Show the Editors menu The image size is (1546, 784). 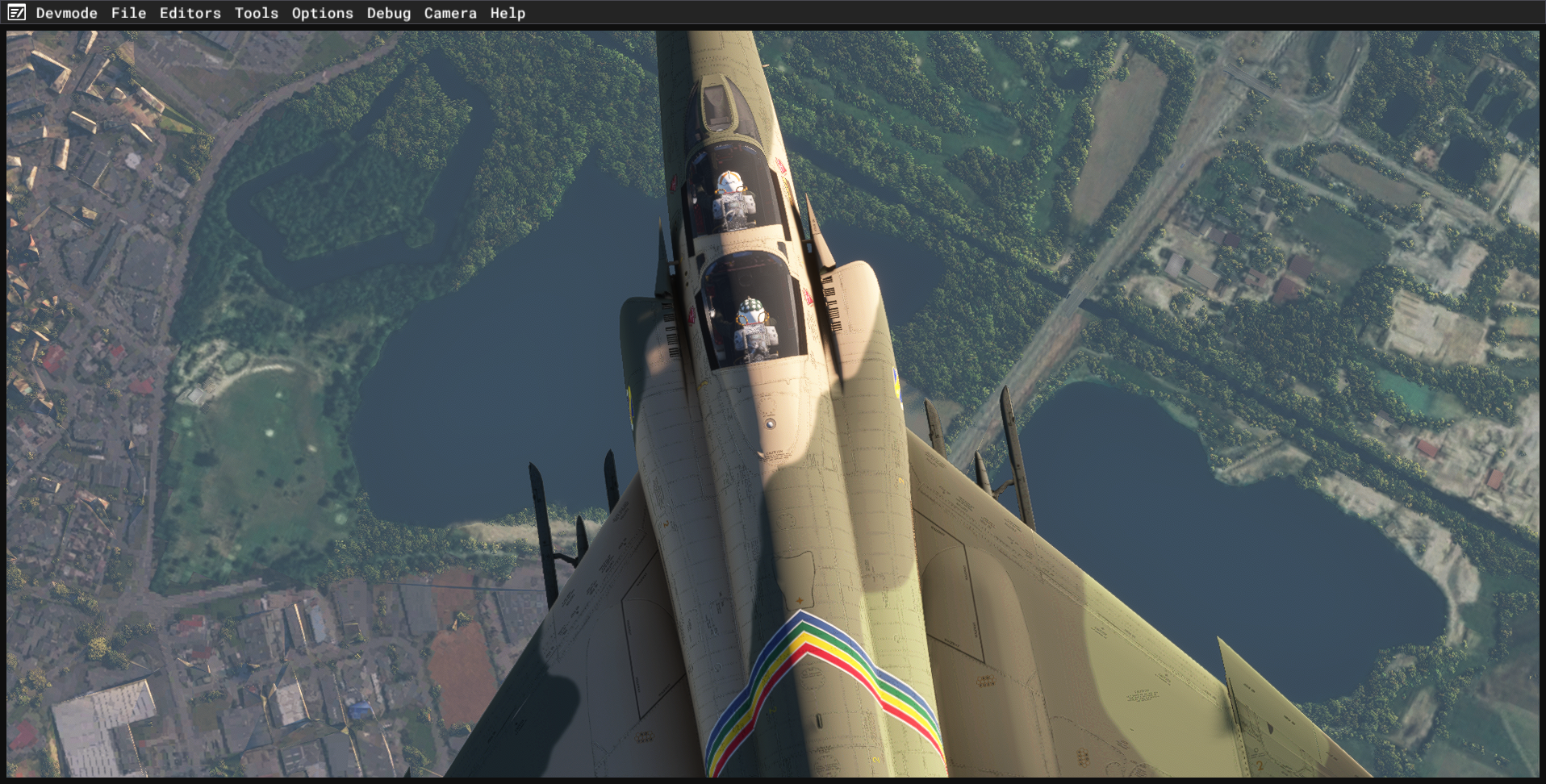pos(190,13)
